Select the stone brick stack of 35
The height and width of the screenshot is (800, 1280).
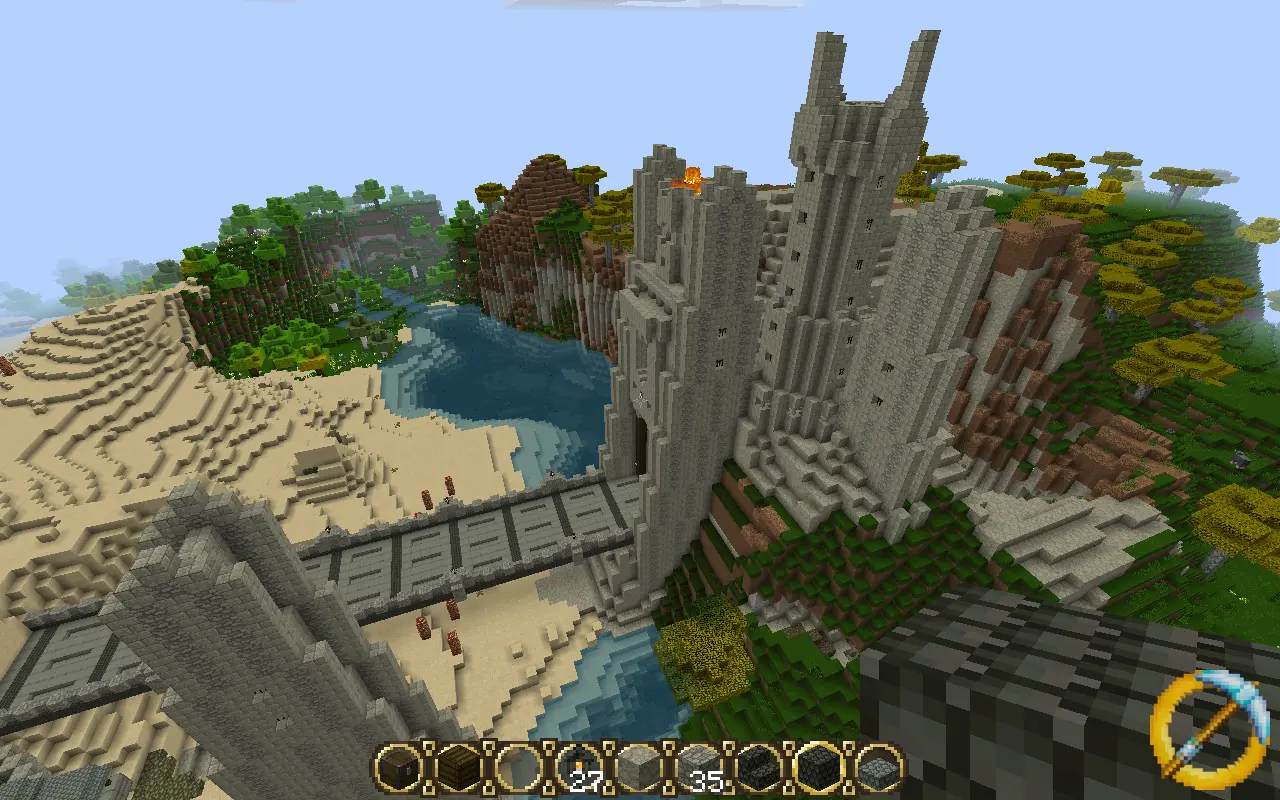coord(699,768)
